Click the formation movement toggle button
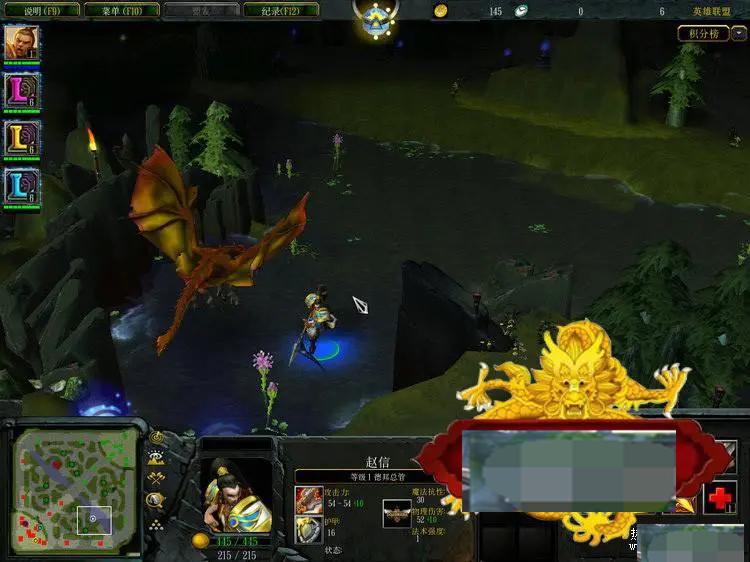 tap(157, 524)
